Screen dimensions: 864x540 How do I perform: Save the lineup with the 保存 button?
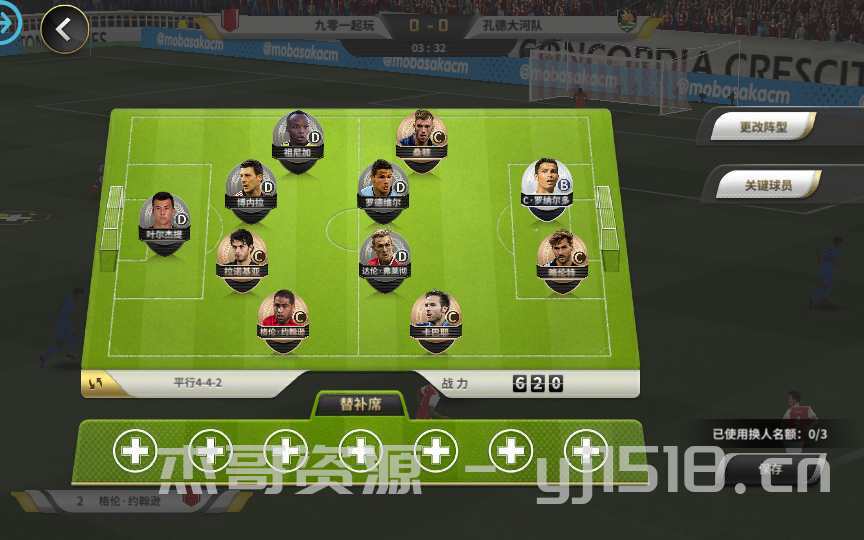(x=770, y=468)
